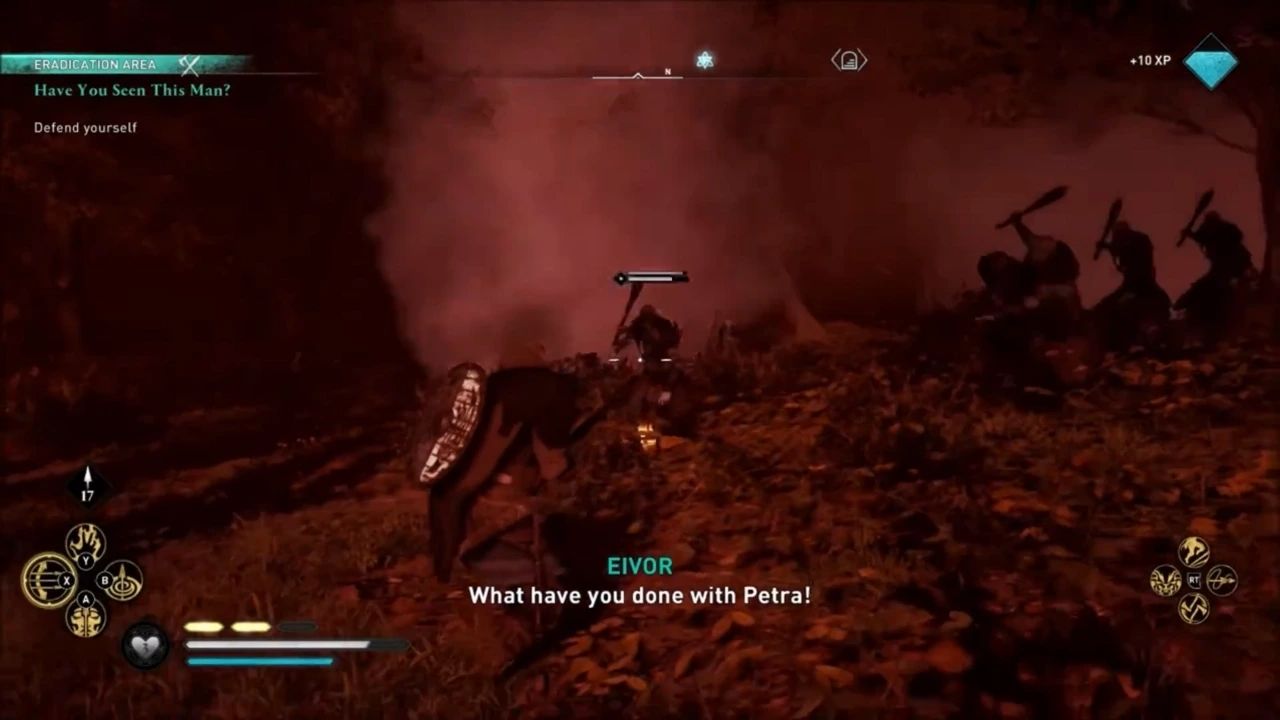Click the cyan stamina bar at bottom left
The width and height of the screenshot is (1280, 720).
tap(257, 660)
